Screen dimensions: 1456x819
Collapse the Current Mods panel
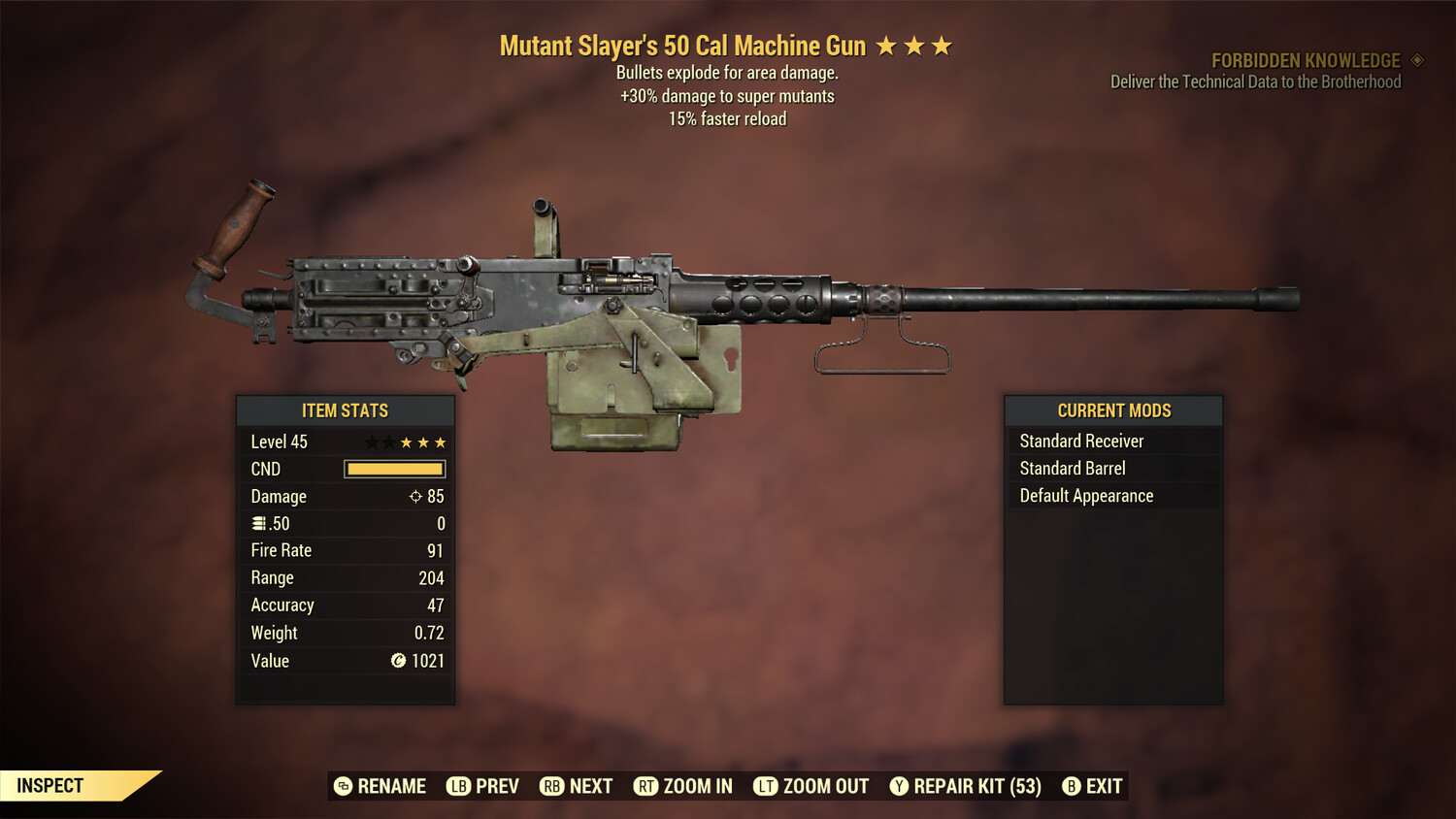[1112, 410]
